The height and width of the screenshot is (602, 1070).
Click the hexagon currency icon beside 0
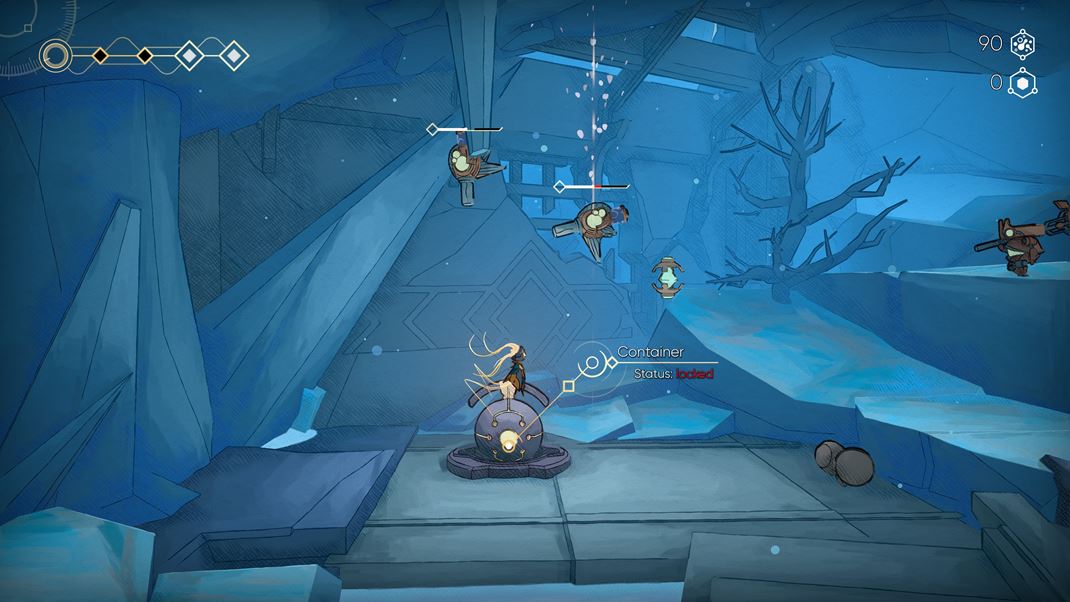(1022, 83)
